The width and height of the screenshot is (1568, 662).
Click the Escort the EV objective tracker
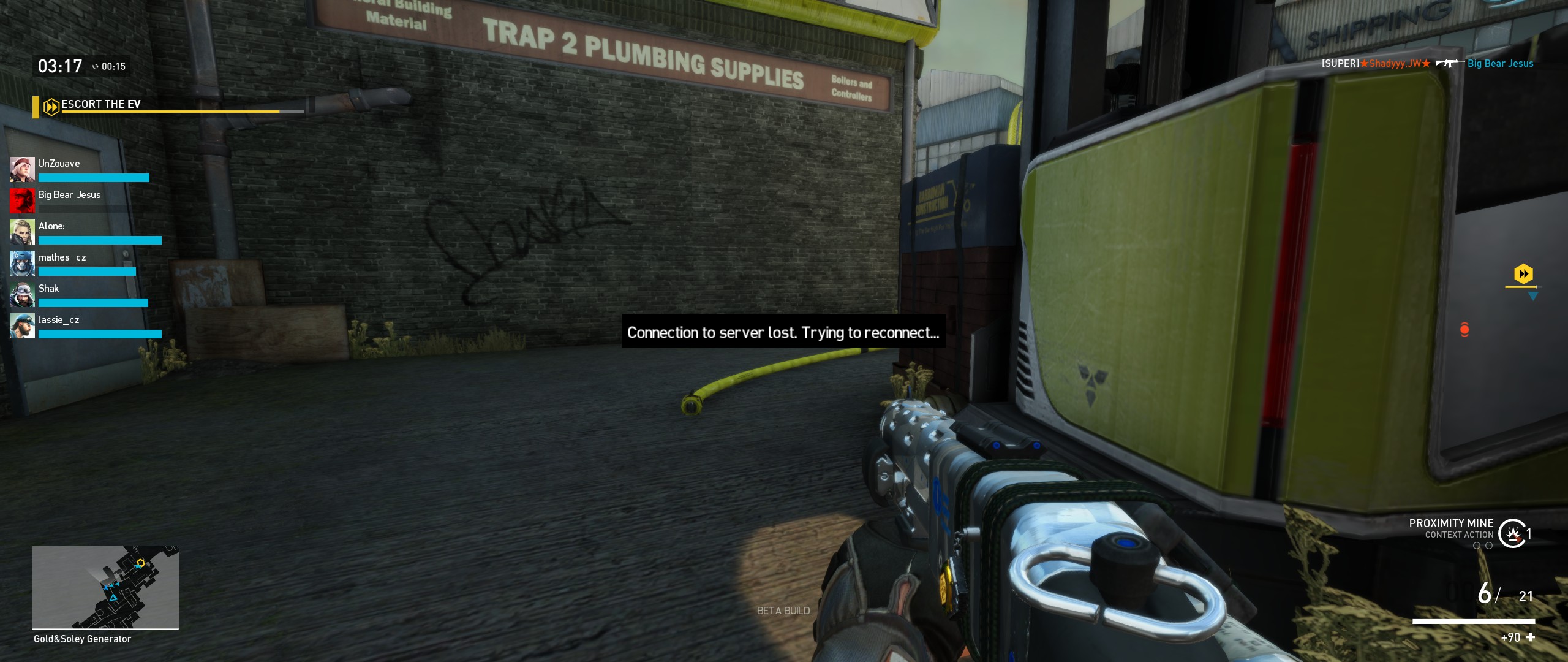coord(101,105)
